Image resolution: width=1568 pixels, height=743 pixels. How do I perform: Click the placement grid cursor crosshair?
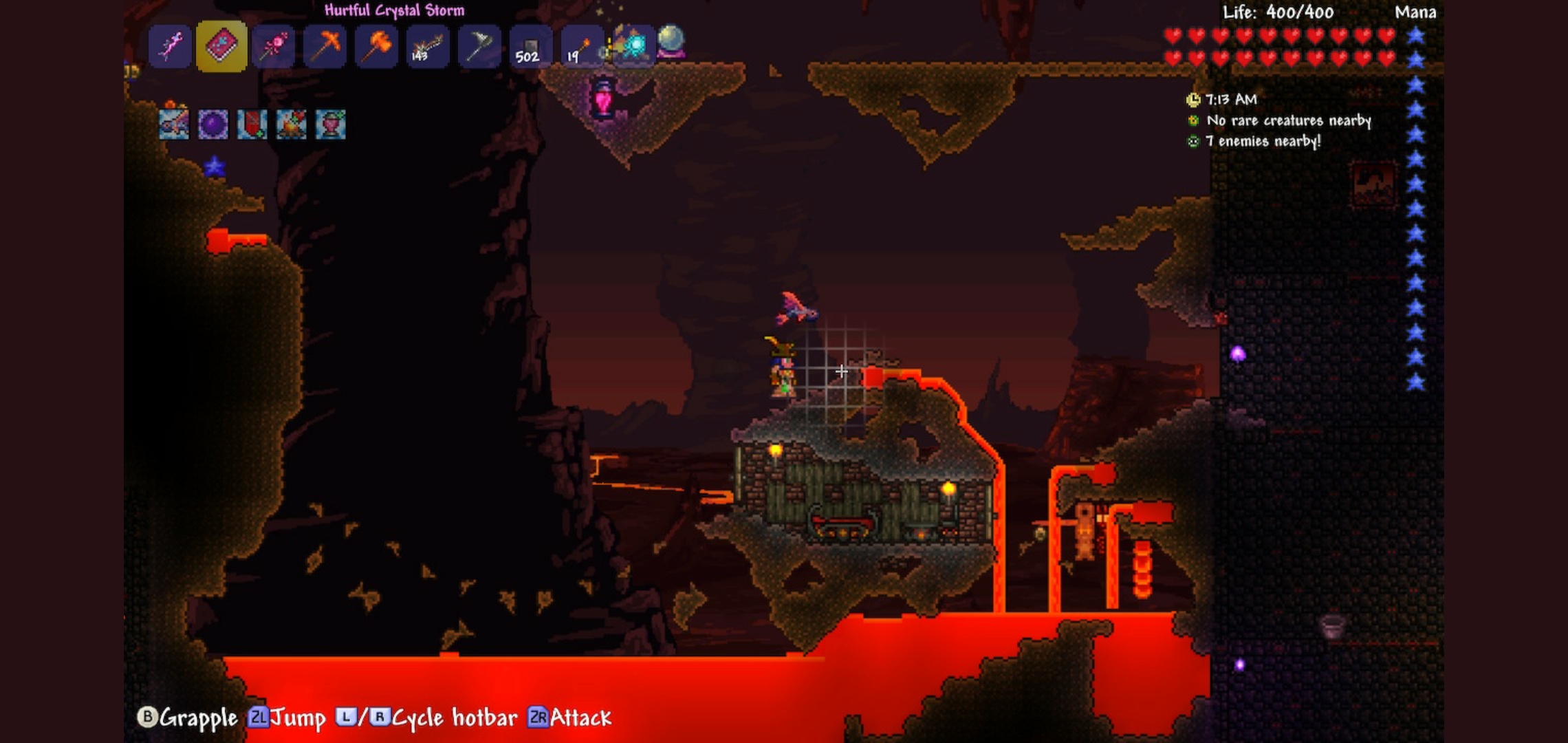[840, 371]
